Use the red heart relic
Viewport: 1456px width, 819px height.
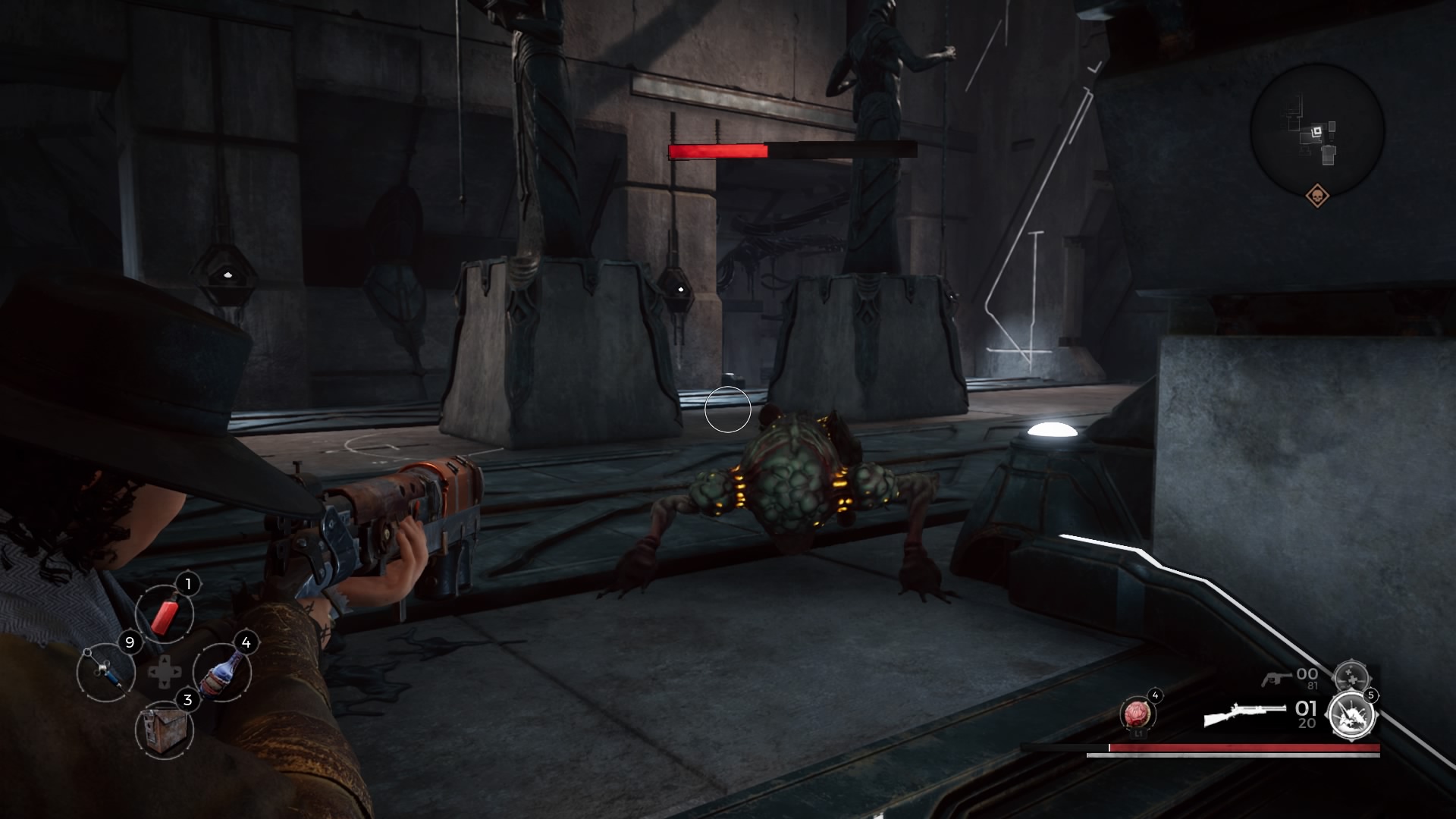[x=1137, y=714]
